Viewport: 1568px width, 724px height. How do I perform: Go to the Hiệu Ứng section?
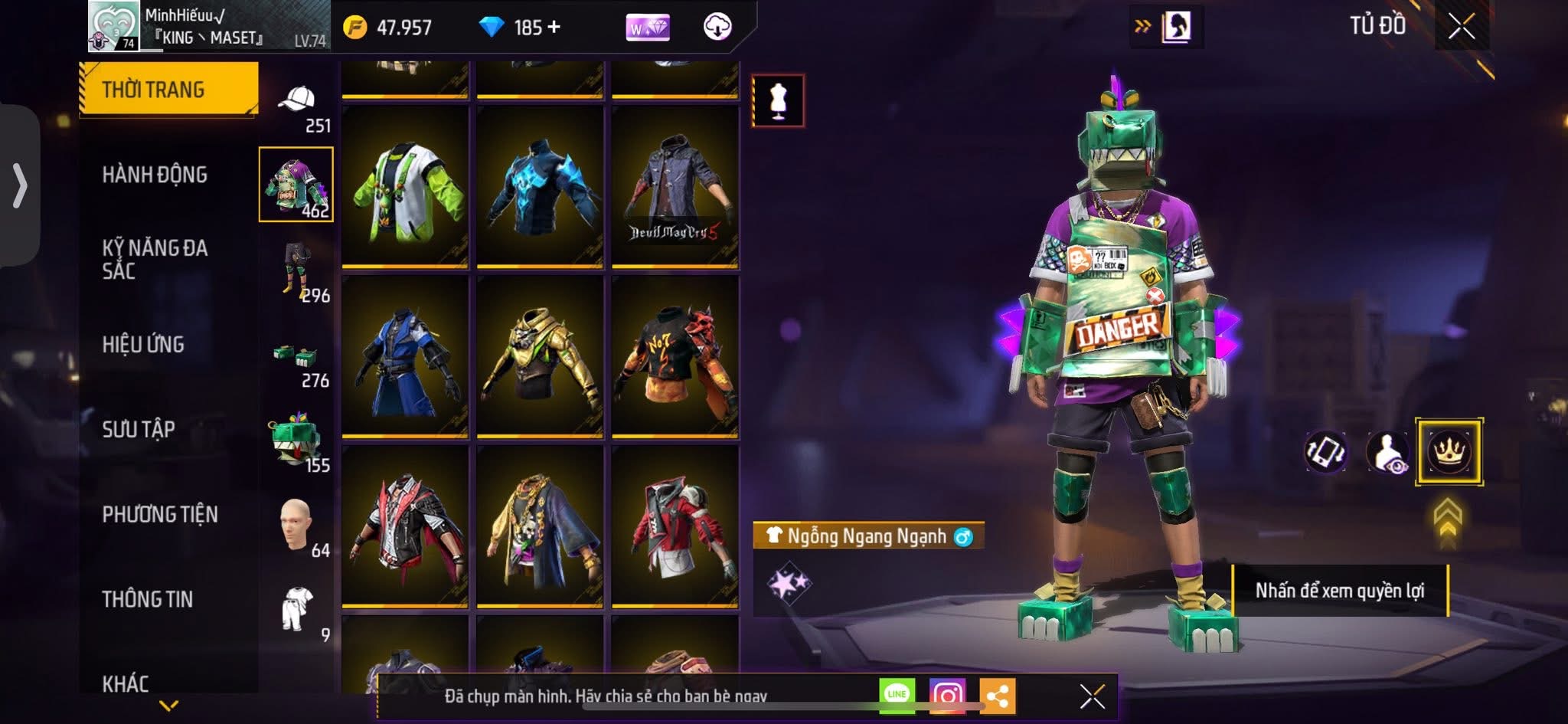(x=143, y=345)
